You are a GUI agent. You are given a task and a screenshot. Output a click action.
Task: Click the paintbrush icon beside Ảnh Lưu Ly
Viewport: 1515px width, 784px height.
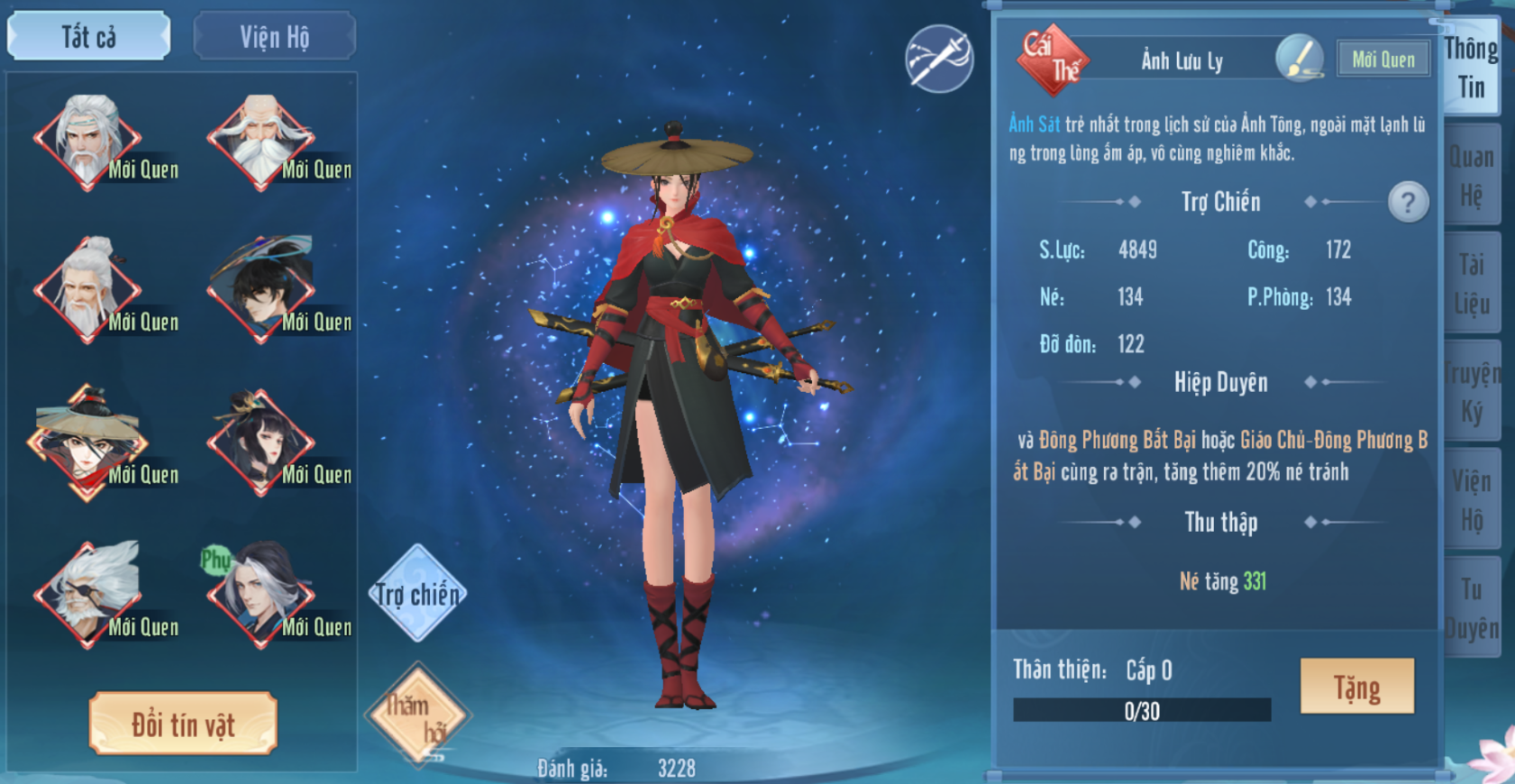pos(1299,59)
